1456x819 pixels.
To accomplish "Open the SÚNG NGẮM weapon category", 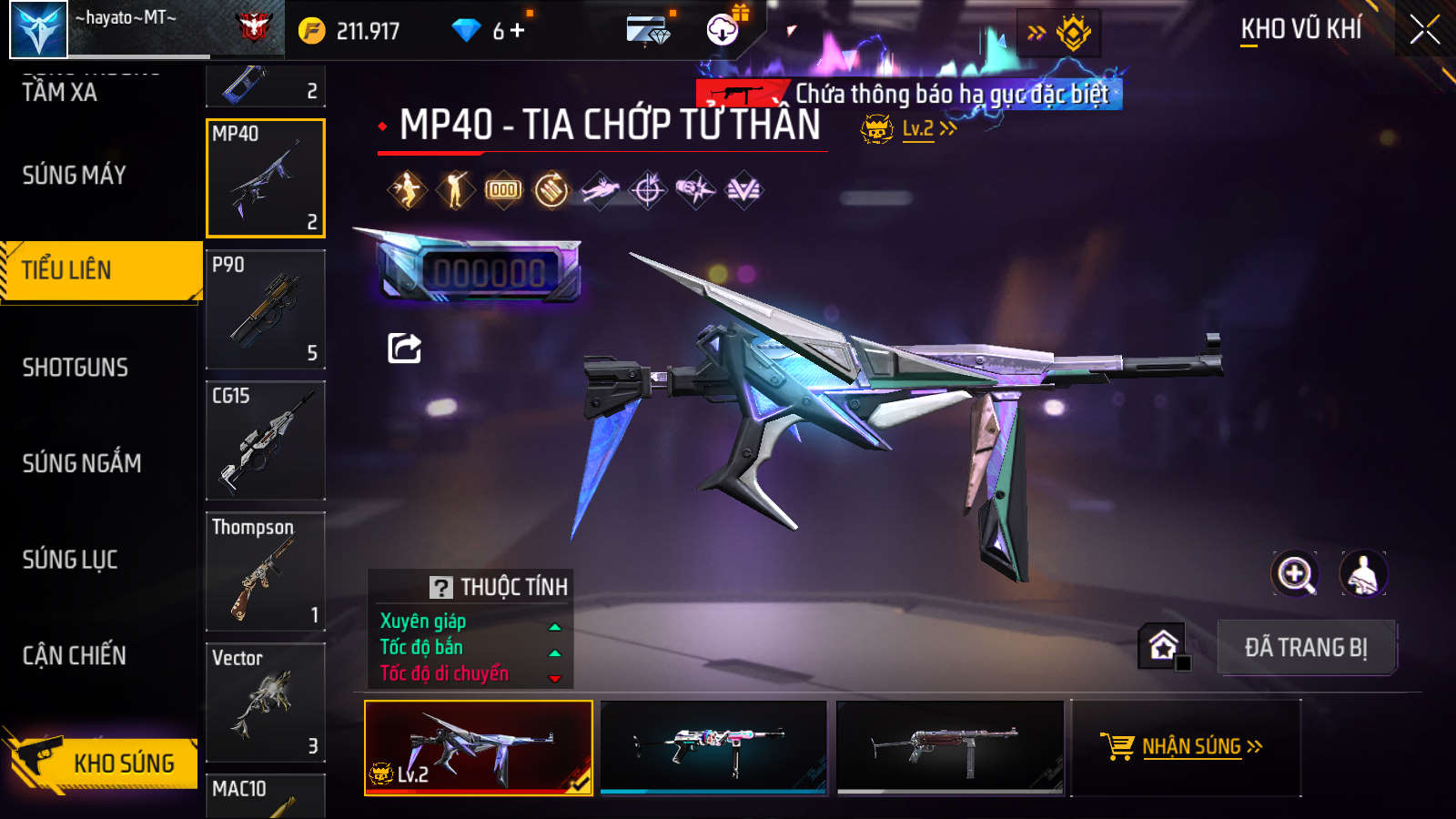I will point(82,463).
